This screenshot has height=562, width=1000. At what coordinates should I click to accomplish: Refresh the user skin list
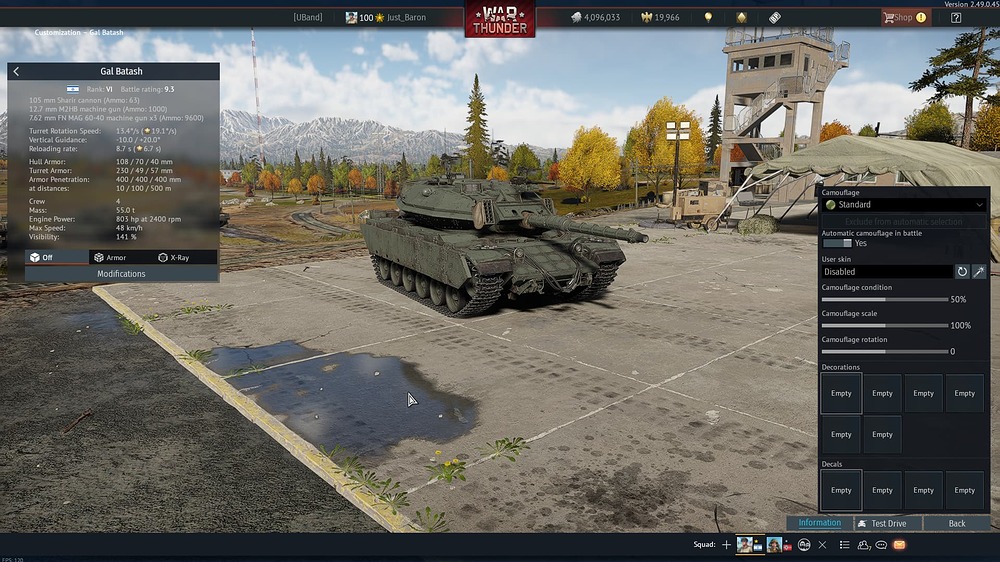(x=962, y=271)
